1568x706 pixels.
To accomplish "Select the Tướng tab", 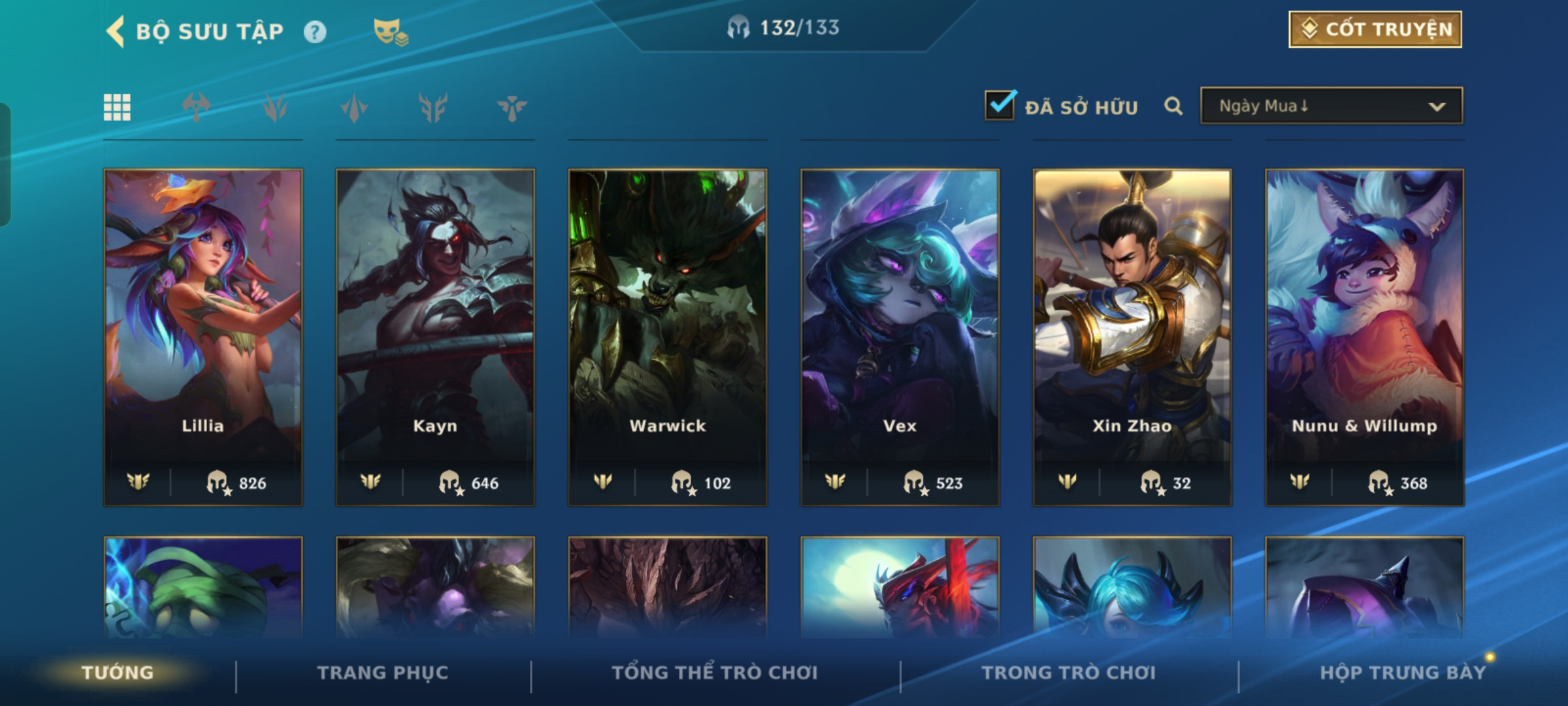I will 118,673.
